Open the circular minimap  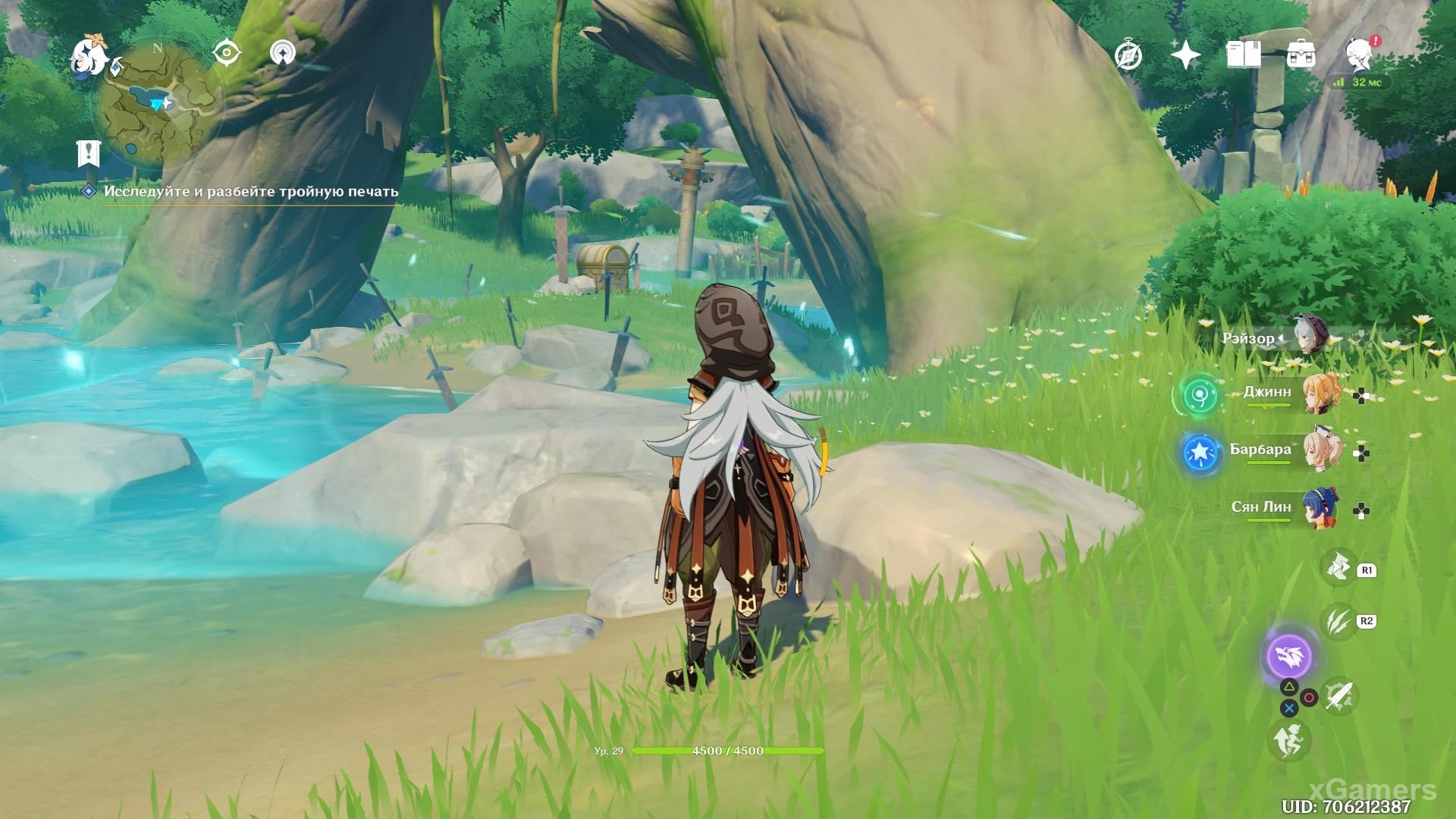coord(159,105)
